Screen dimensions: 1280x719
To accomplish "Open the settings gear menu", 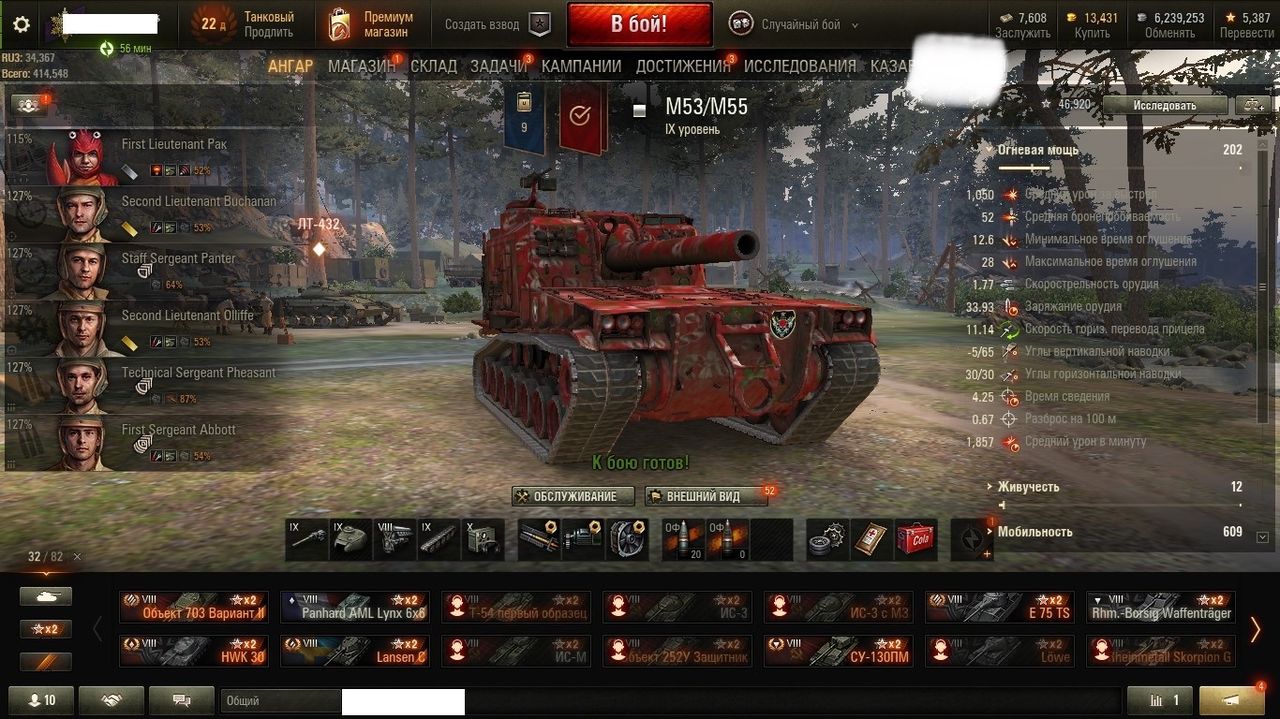I will point(21,25).
